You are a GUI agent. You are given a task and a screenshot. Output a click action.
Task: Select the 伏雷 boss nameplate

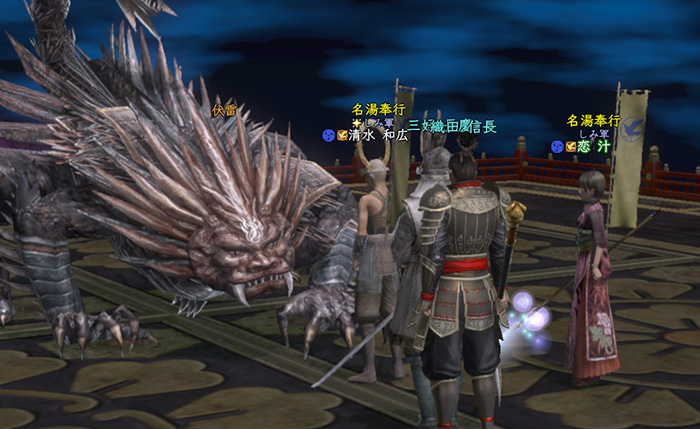point(225,110)
